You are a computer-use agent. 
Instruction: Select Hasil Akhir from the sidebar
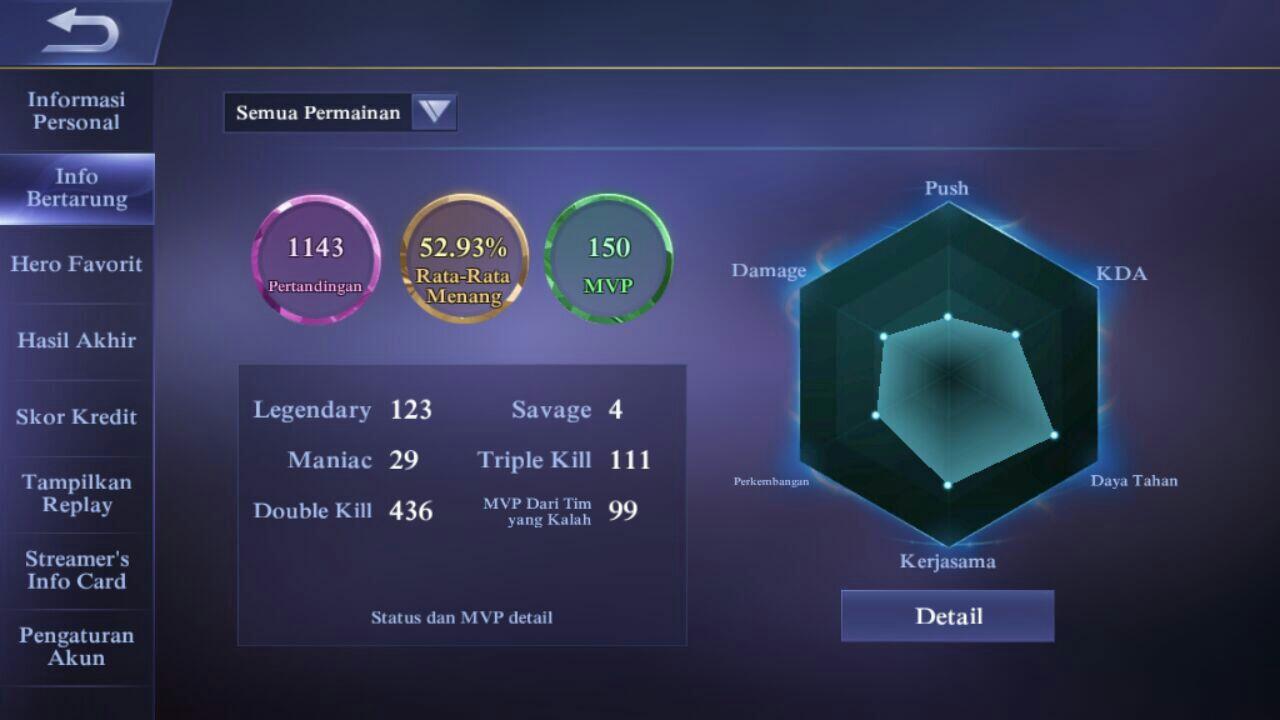pyautogui.click(x=77, y=340)
